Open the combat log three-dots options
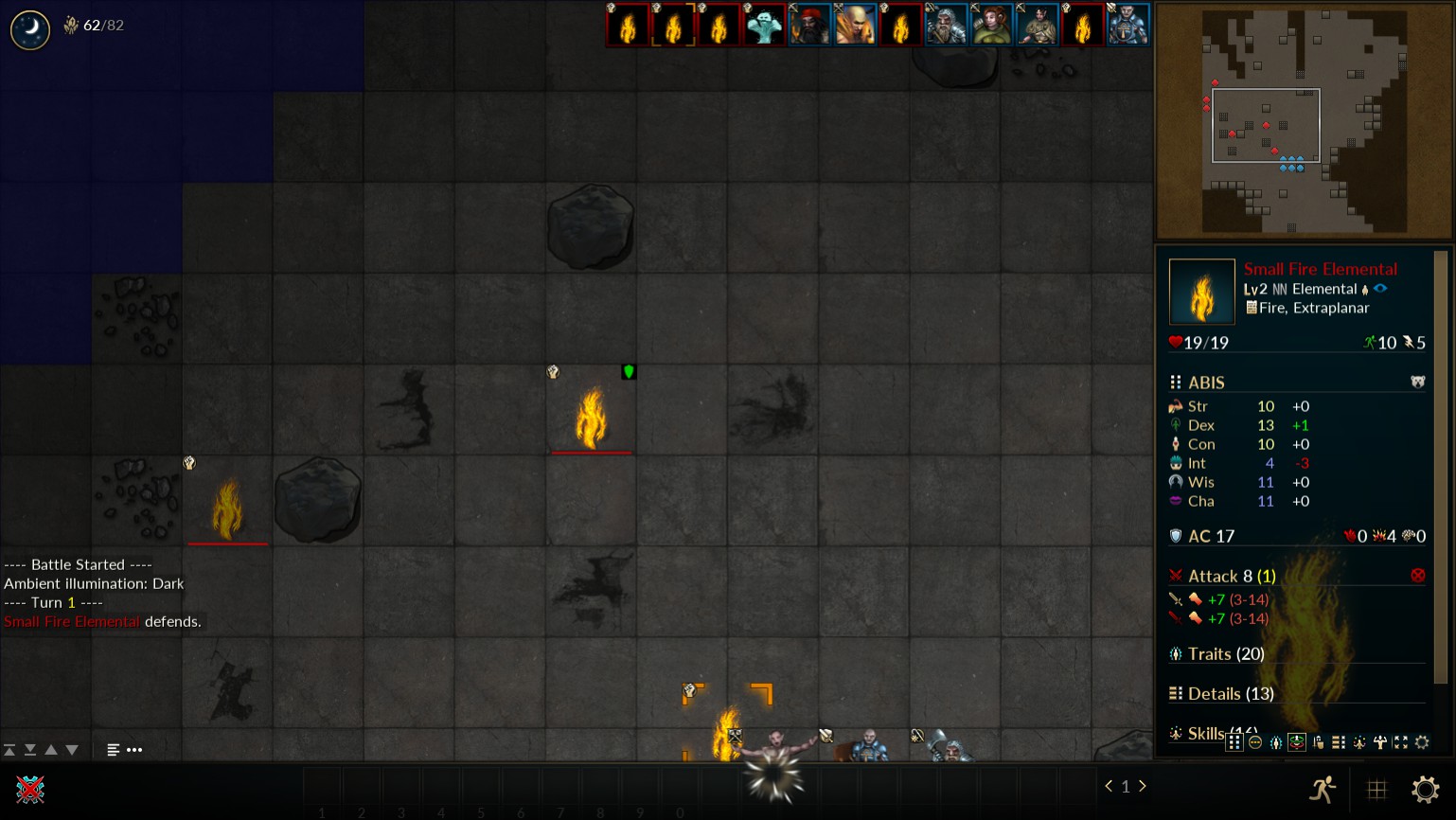Image resolution: width=1456 pixels, height=820 pixels. point(134,750)
